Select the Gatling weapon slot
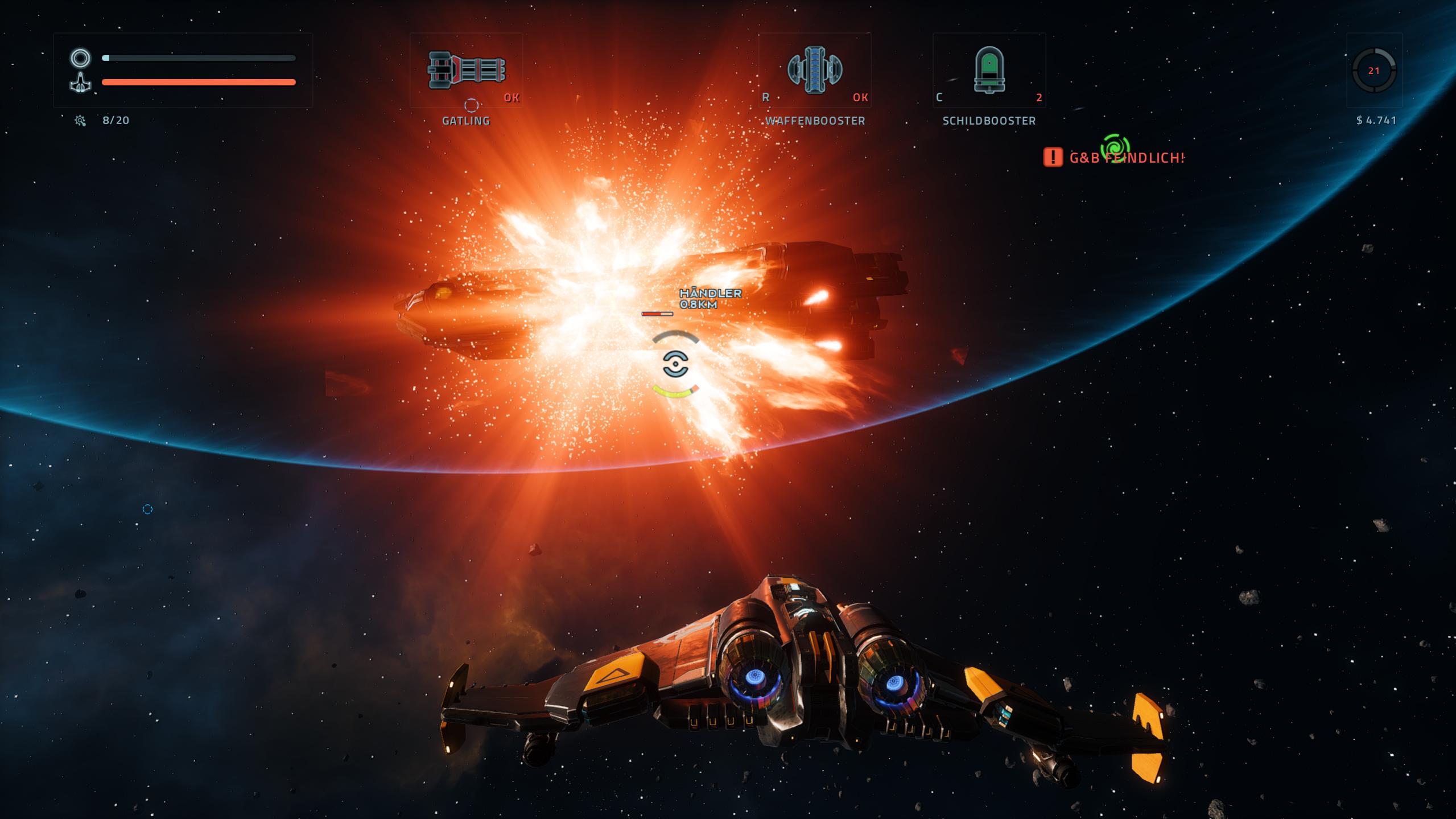 pyautogui.click(x=466, y=70)
